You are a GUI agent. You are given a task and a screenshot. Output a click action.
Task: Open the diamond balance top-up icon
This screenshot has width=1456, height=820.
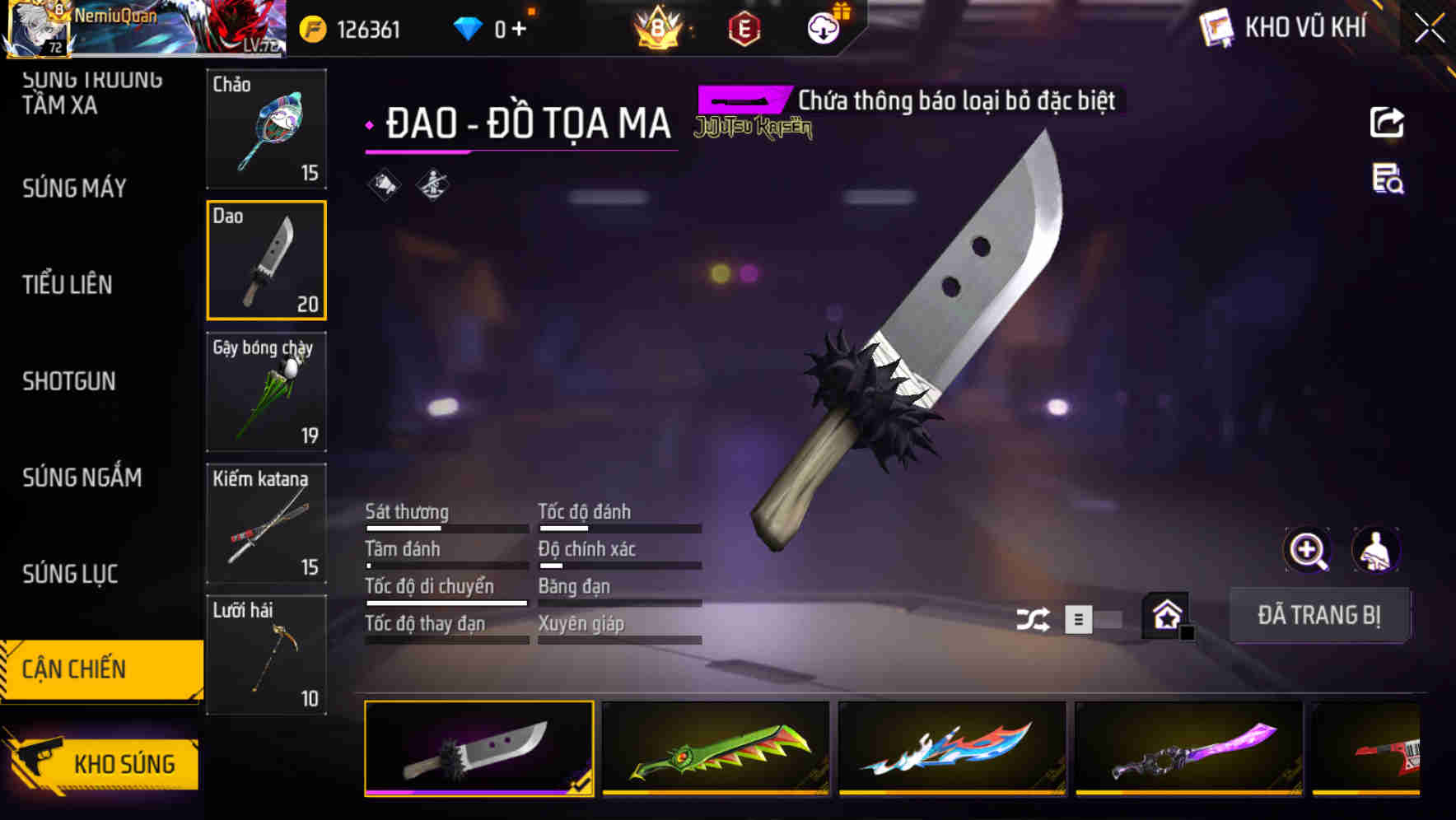tap(469, 27)
